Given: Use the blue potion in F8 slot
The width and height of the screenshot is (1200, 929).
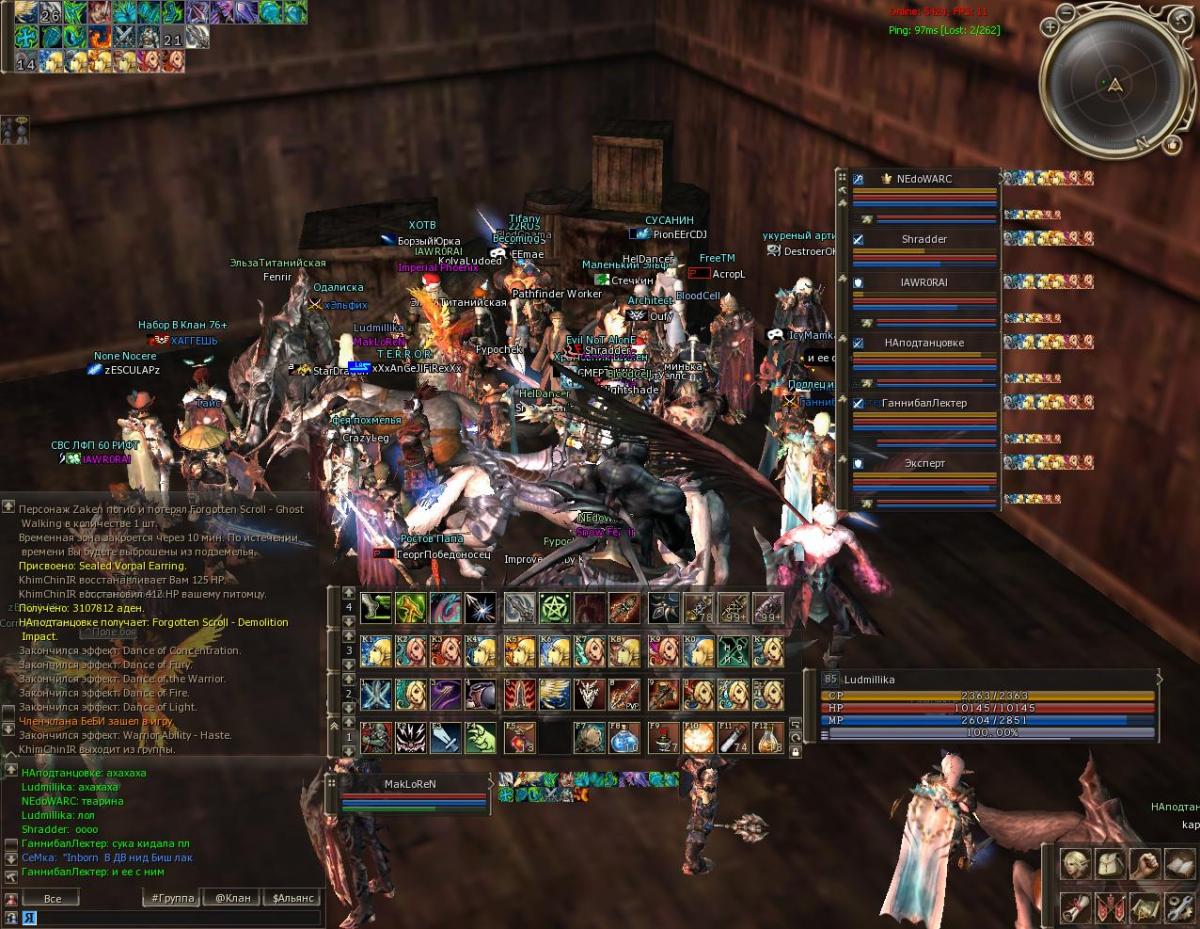Looking at the screenshot, I should [623, 738].
